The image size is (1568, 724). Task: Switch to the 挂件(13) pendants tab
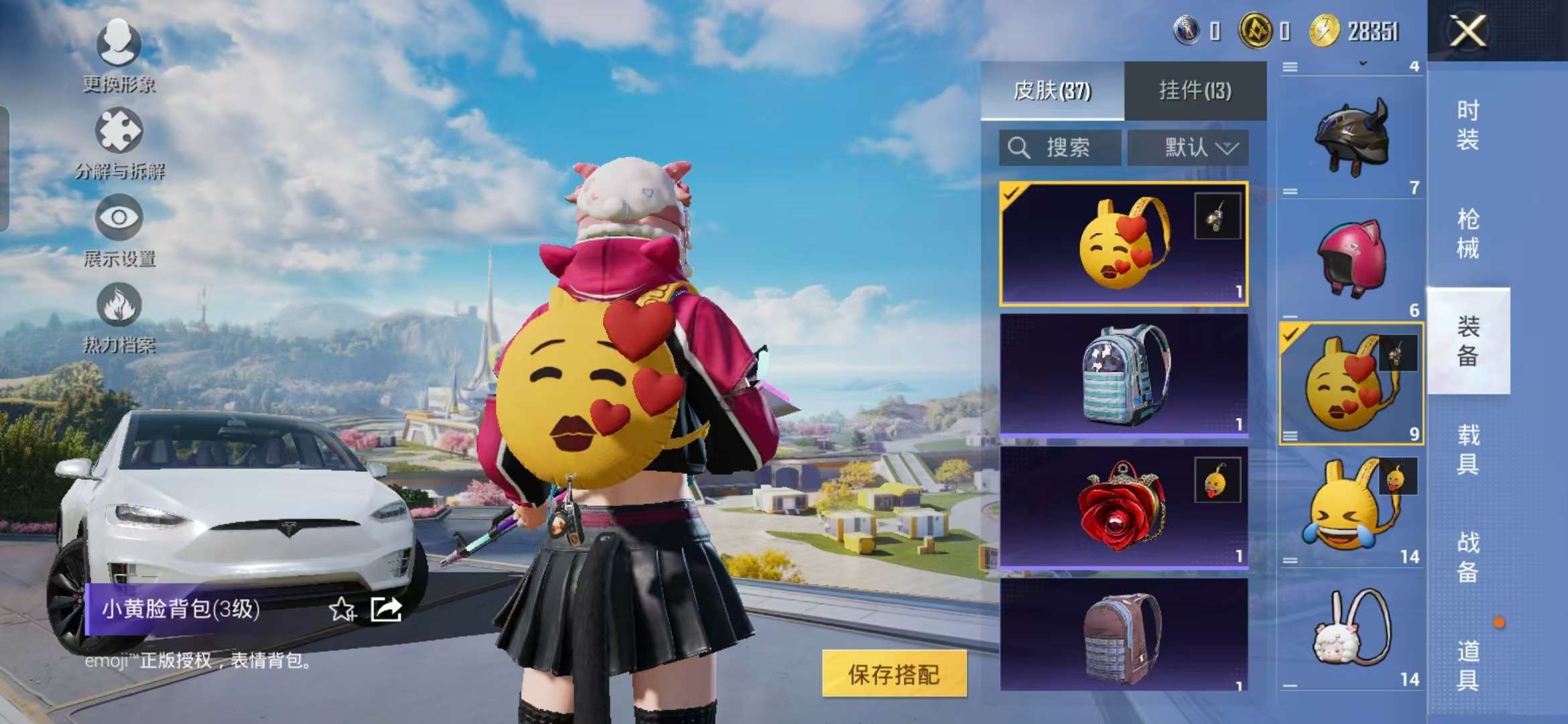[1195, 90]
